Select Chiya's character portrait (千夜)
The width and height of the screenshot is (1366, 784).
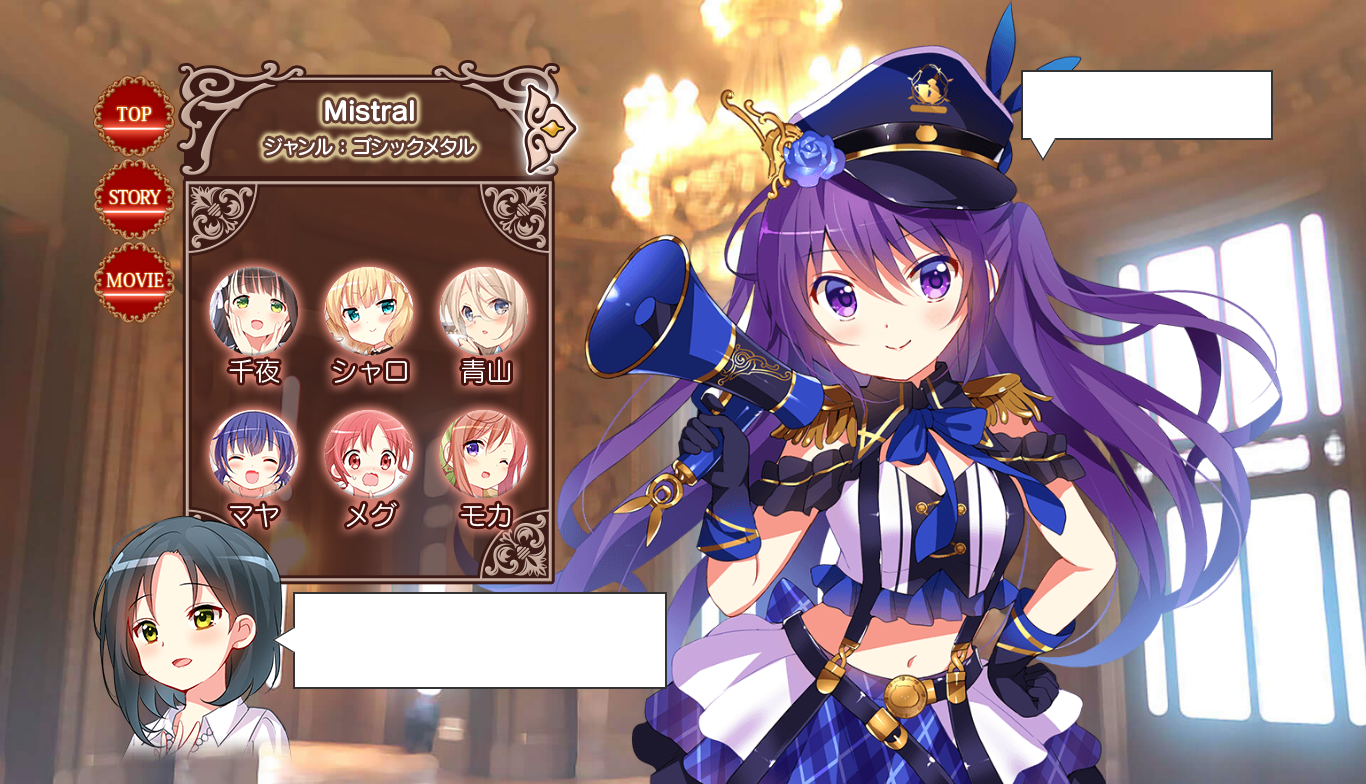254,311
